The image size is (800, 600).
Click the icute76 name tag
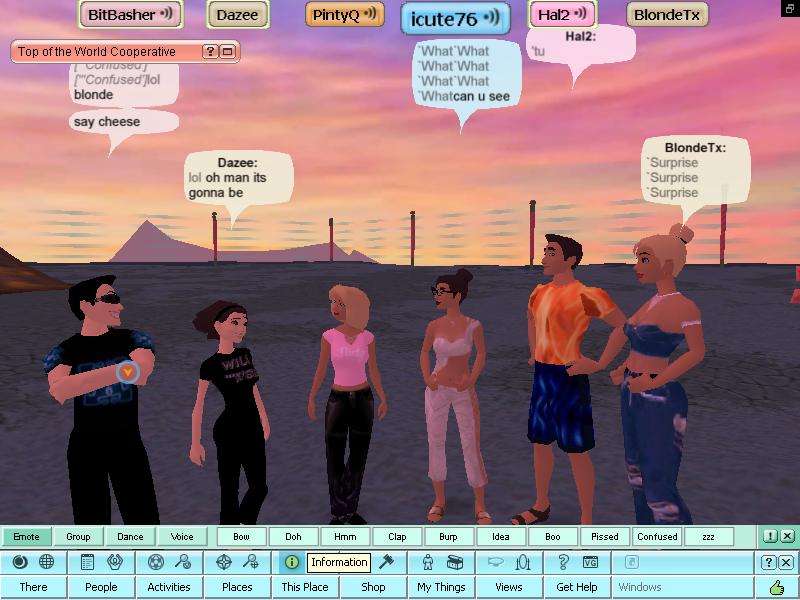(x=455, y=18)
